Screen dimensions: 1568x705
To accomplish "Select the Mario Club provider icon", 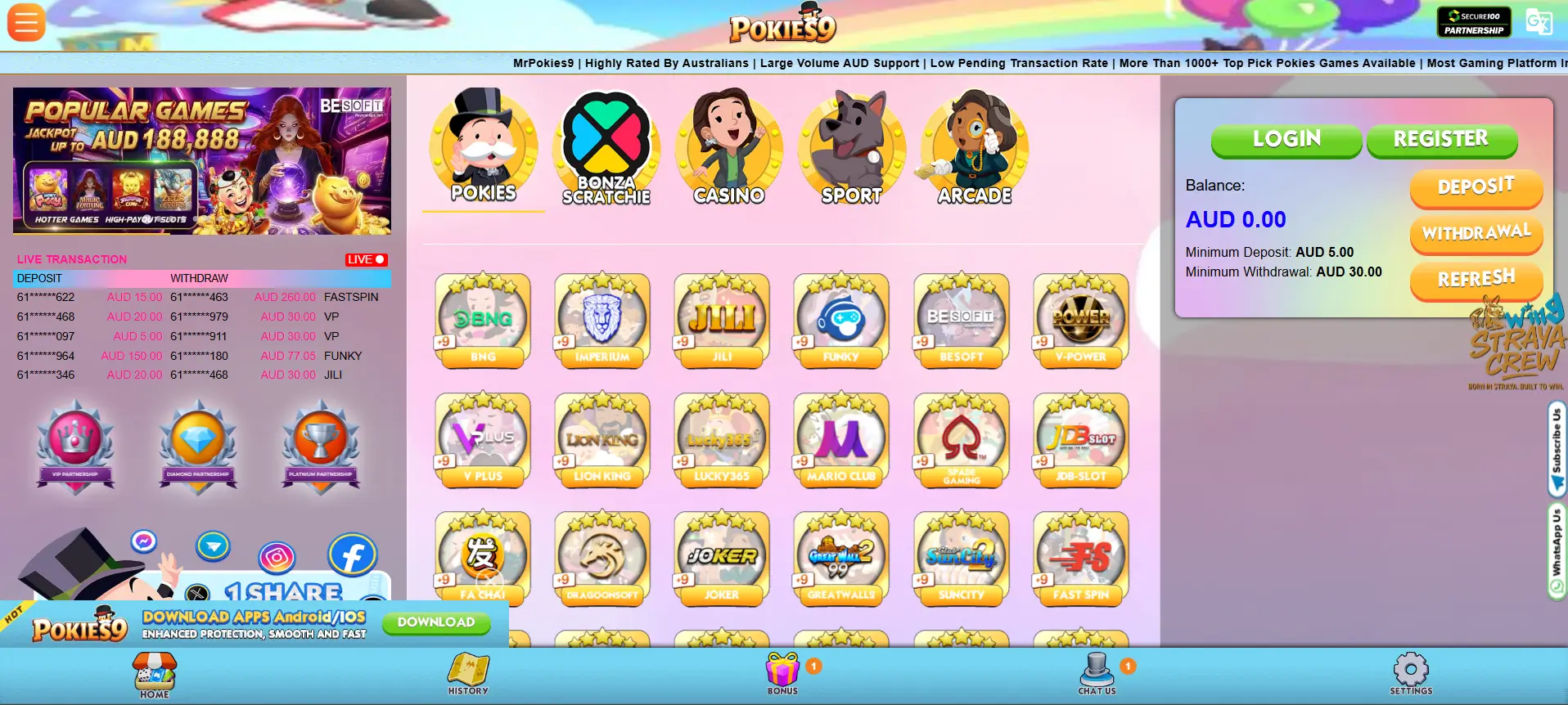I will click(x=841, y=439).
